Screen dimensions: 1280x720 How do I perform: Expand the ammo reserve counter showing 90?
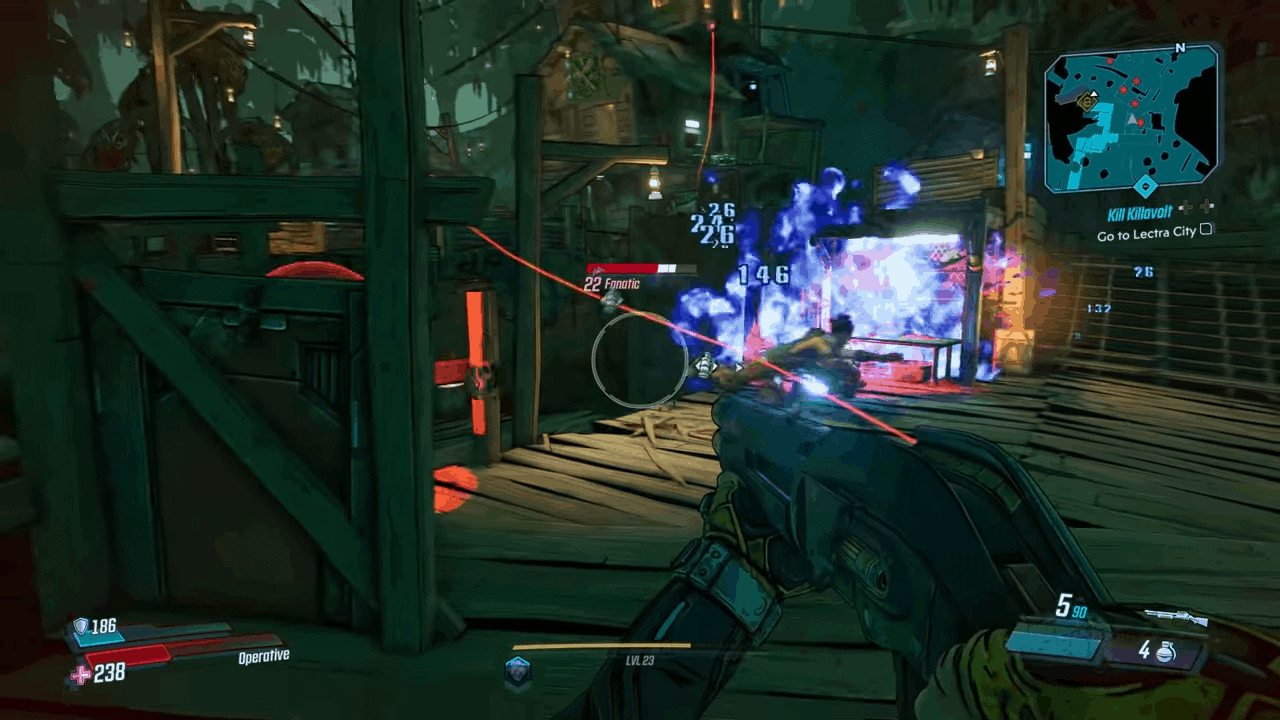1078,612
